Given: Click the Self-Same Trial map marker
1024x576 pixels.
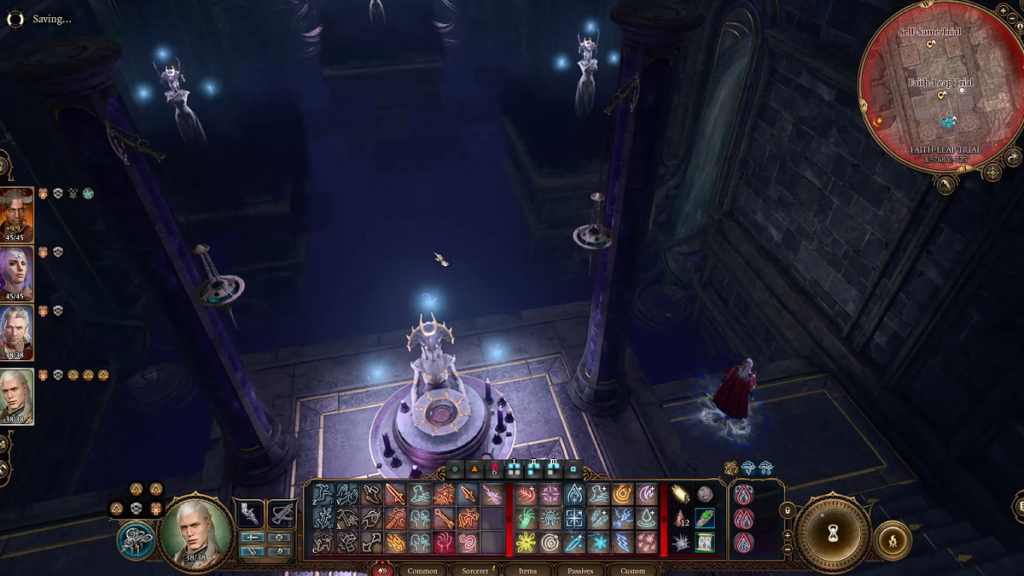Looking at the screenshot, I should (x=930, y=43).
